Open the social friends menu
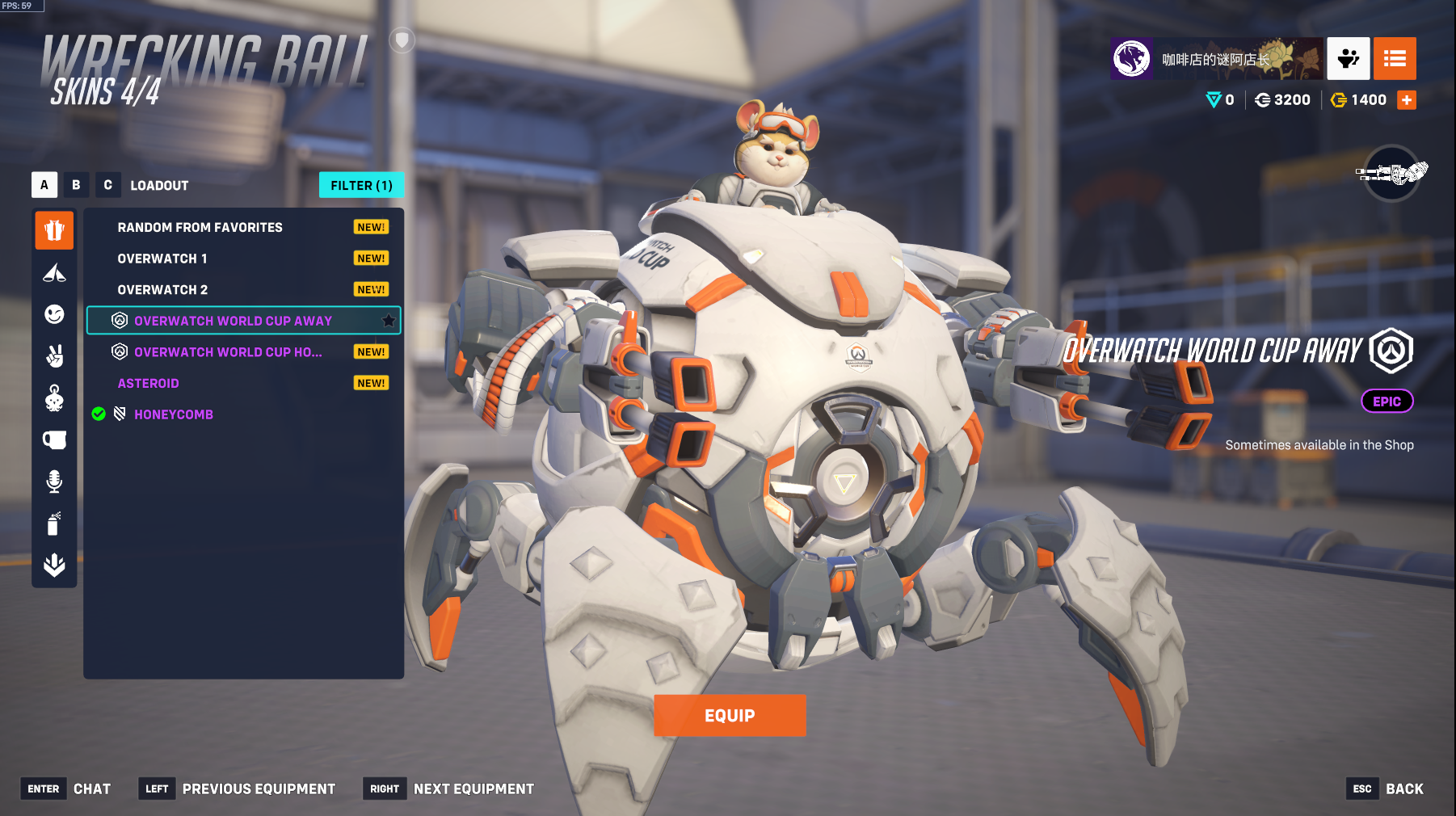The height and width of the screenshot is (816, 1456). tap(1348, 58)
